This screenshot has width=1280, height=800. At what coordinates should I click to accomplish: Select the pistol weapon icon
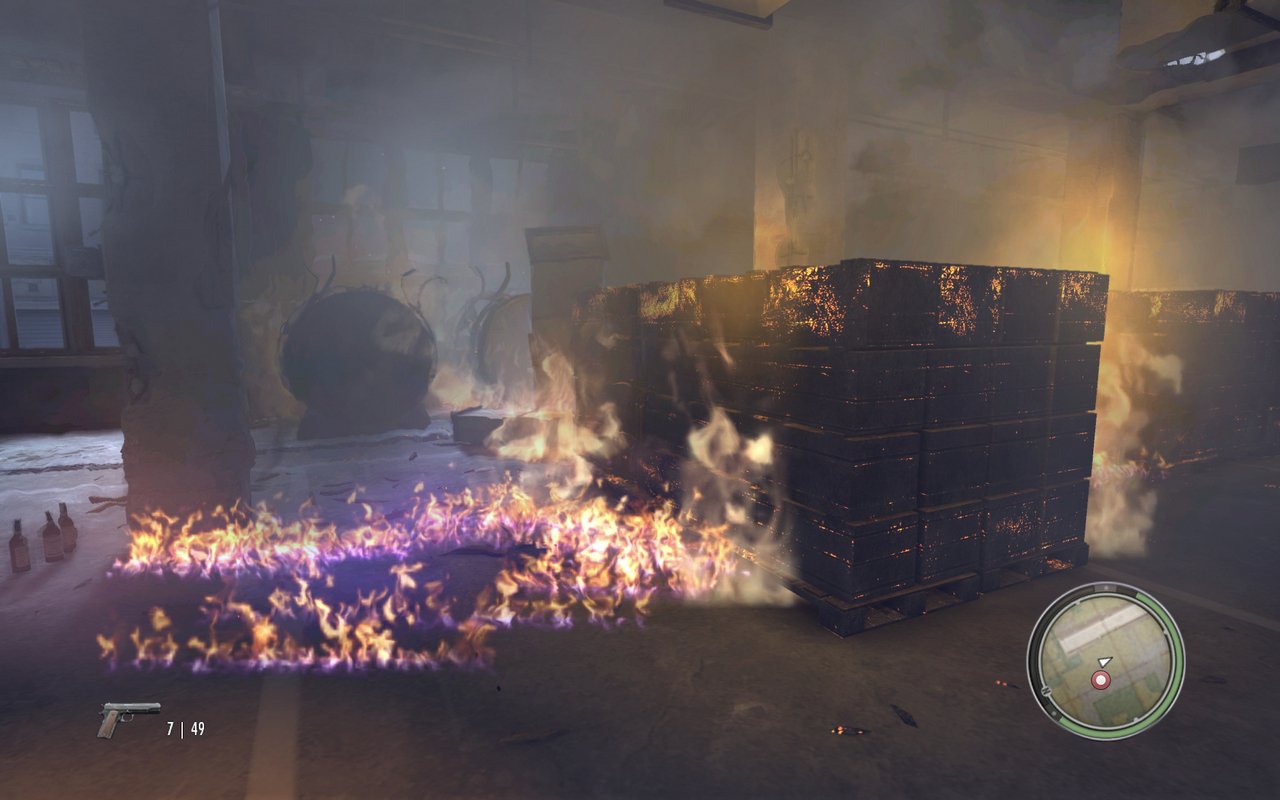coord(127,717)
